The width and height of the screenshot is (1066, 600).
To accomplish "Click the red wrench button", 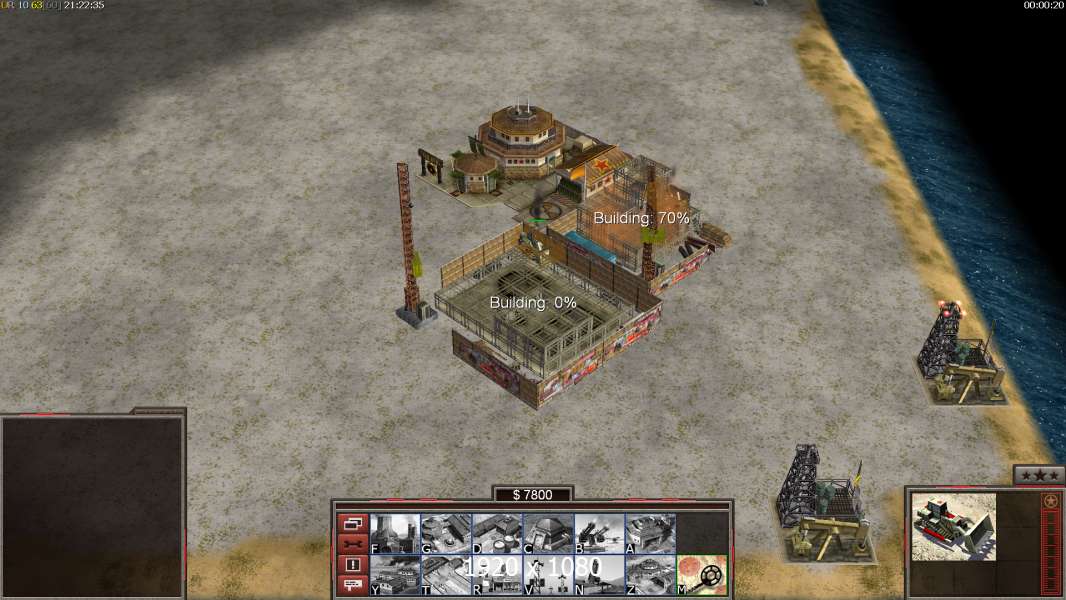I will coord(353,544).
